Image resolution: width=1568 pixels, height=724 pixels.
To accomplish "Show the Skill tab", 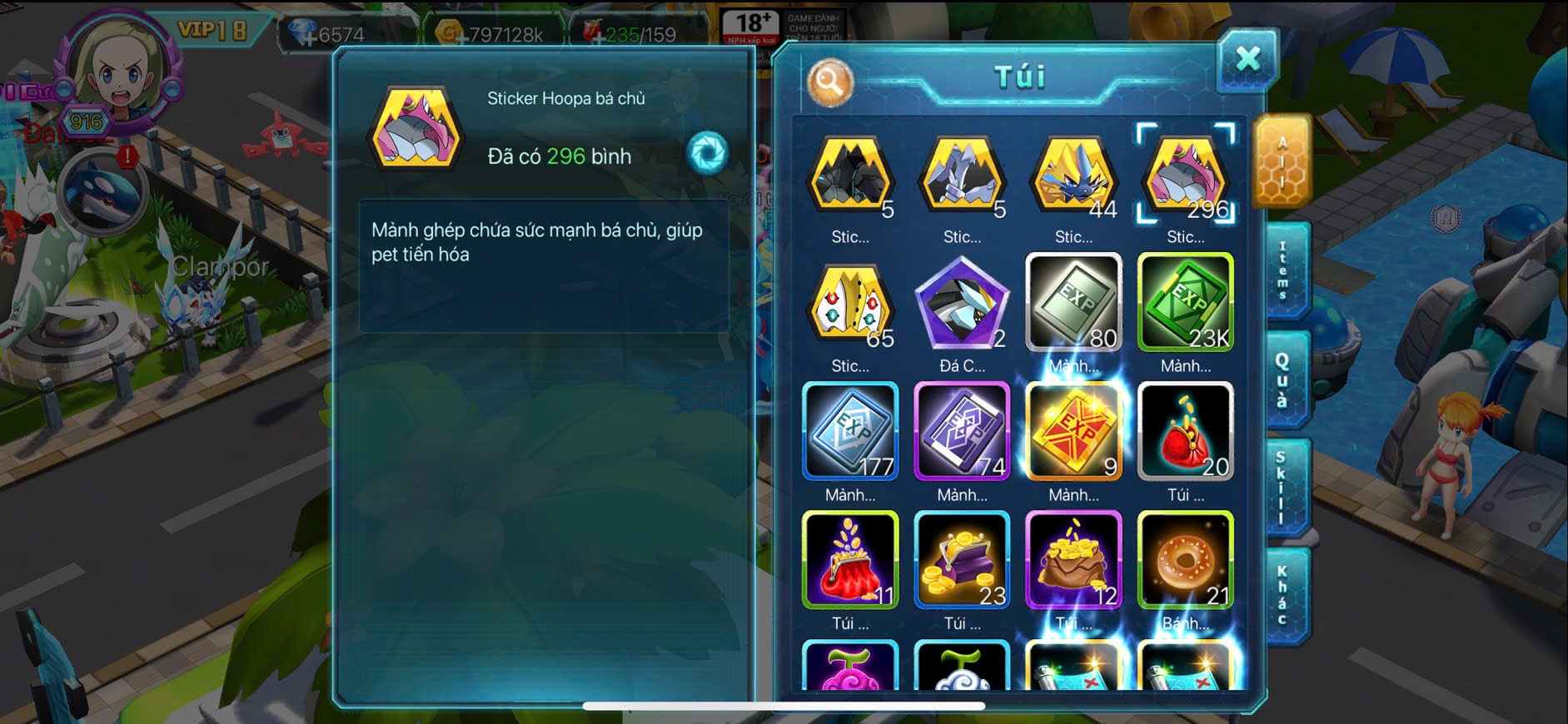I will click(x=1282, y=488).
